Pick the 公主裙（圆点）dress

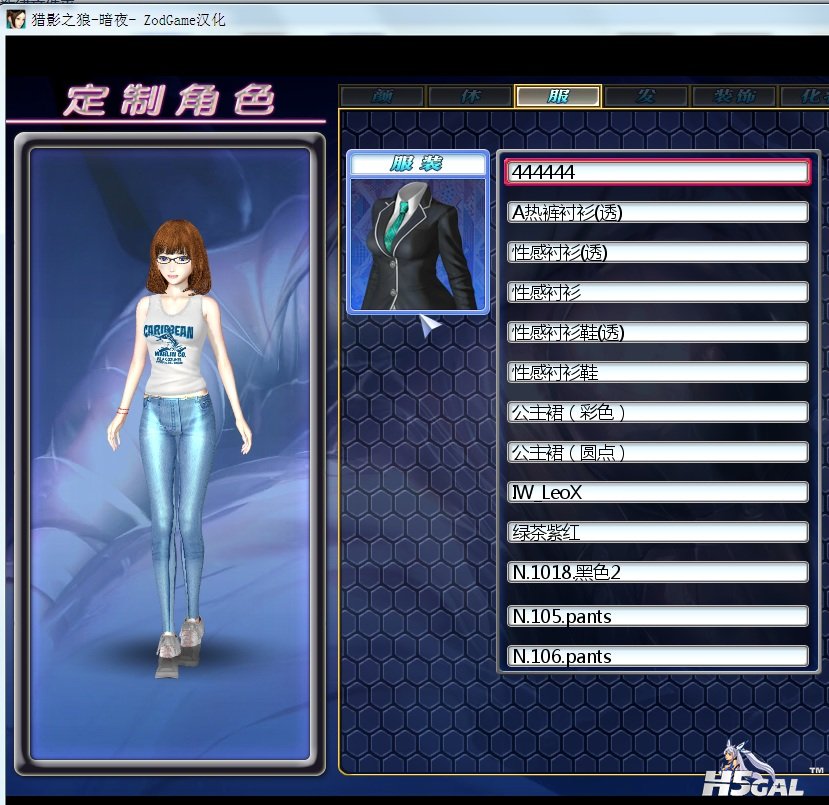coord(657,452)
